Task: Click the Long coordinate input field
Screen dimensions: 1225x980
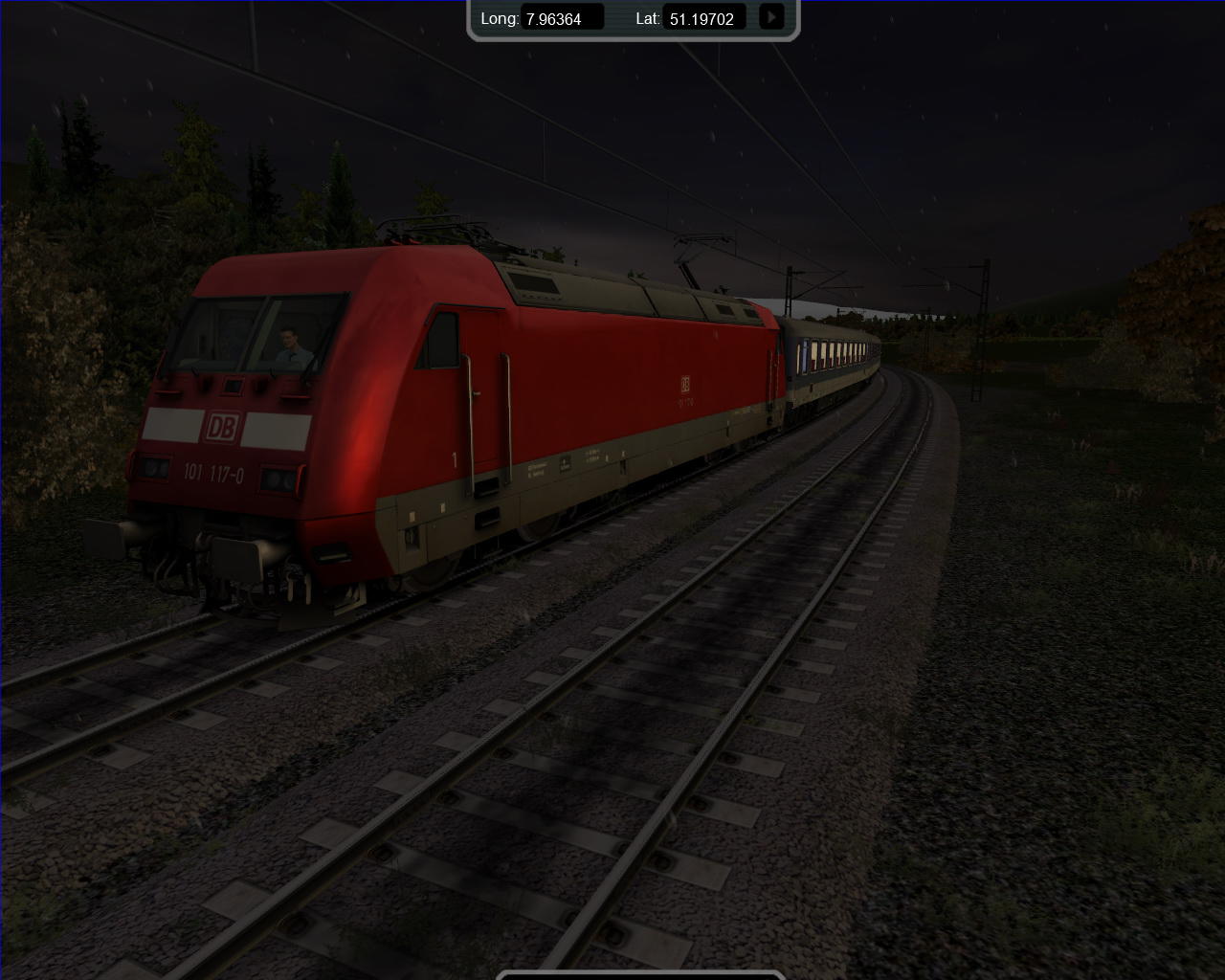Action: [563, 18]
